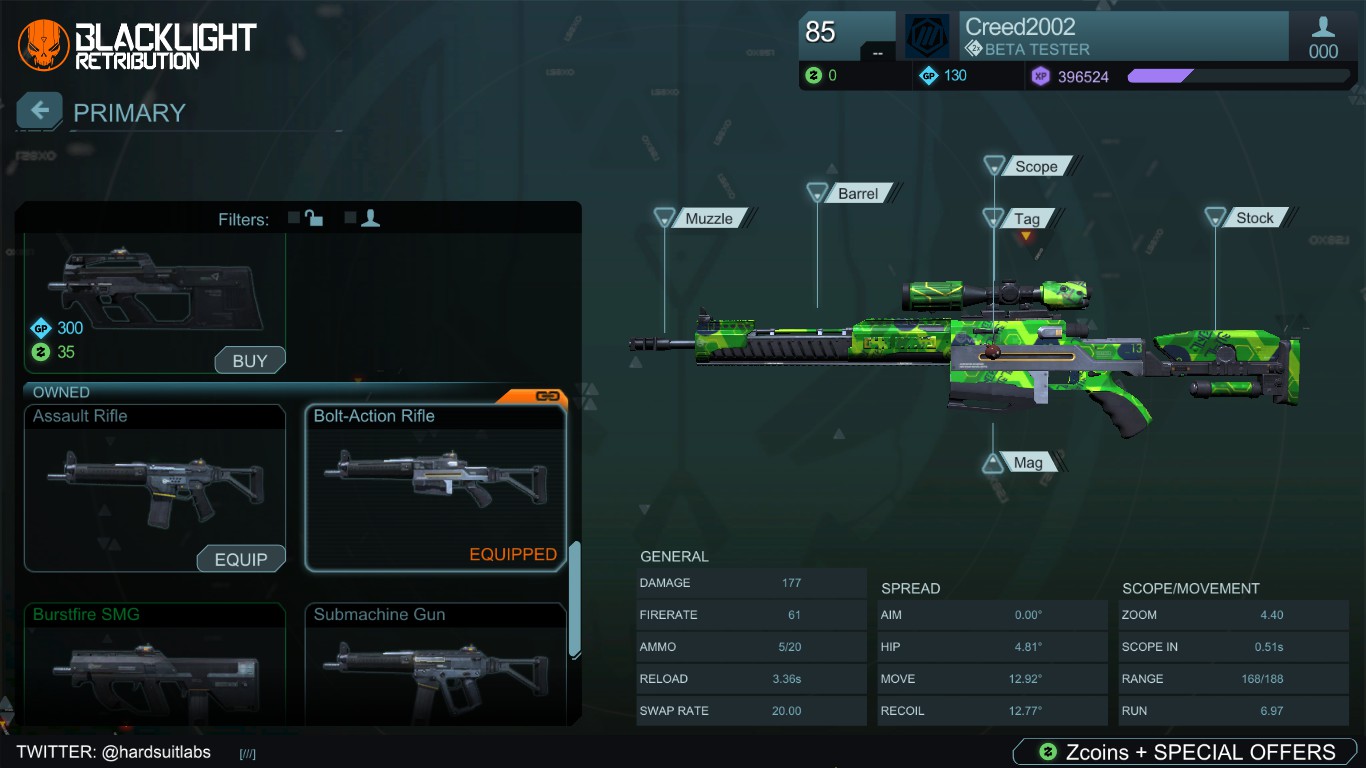Open the Stock attachment selector
The height and width of the screenshot is (768, 1366).
(1255, 216)
